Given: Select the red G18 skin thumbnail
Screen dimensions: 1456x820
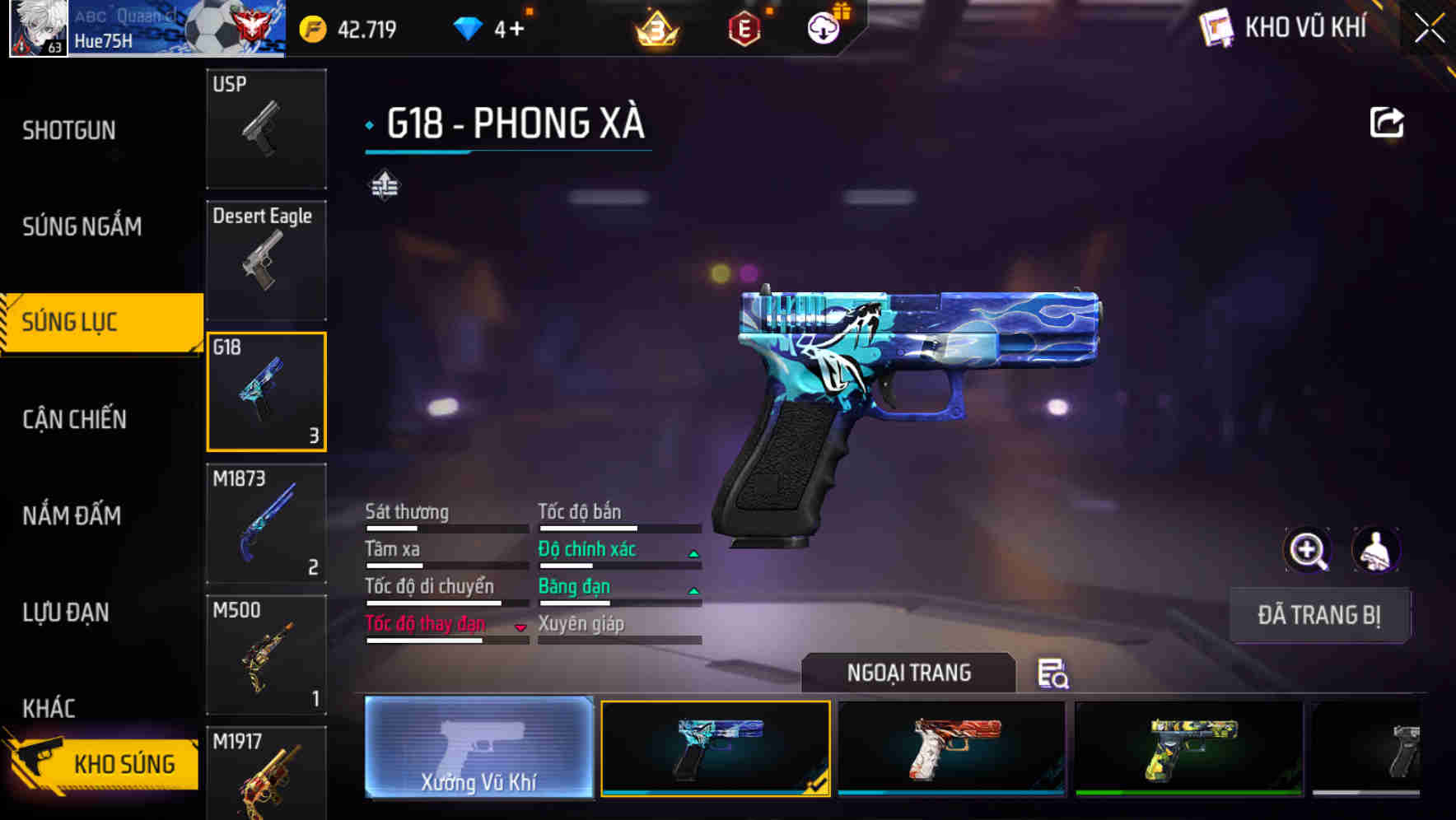Looking at the screenshot, I should [x=950, y=749].
